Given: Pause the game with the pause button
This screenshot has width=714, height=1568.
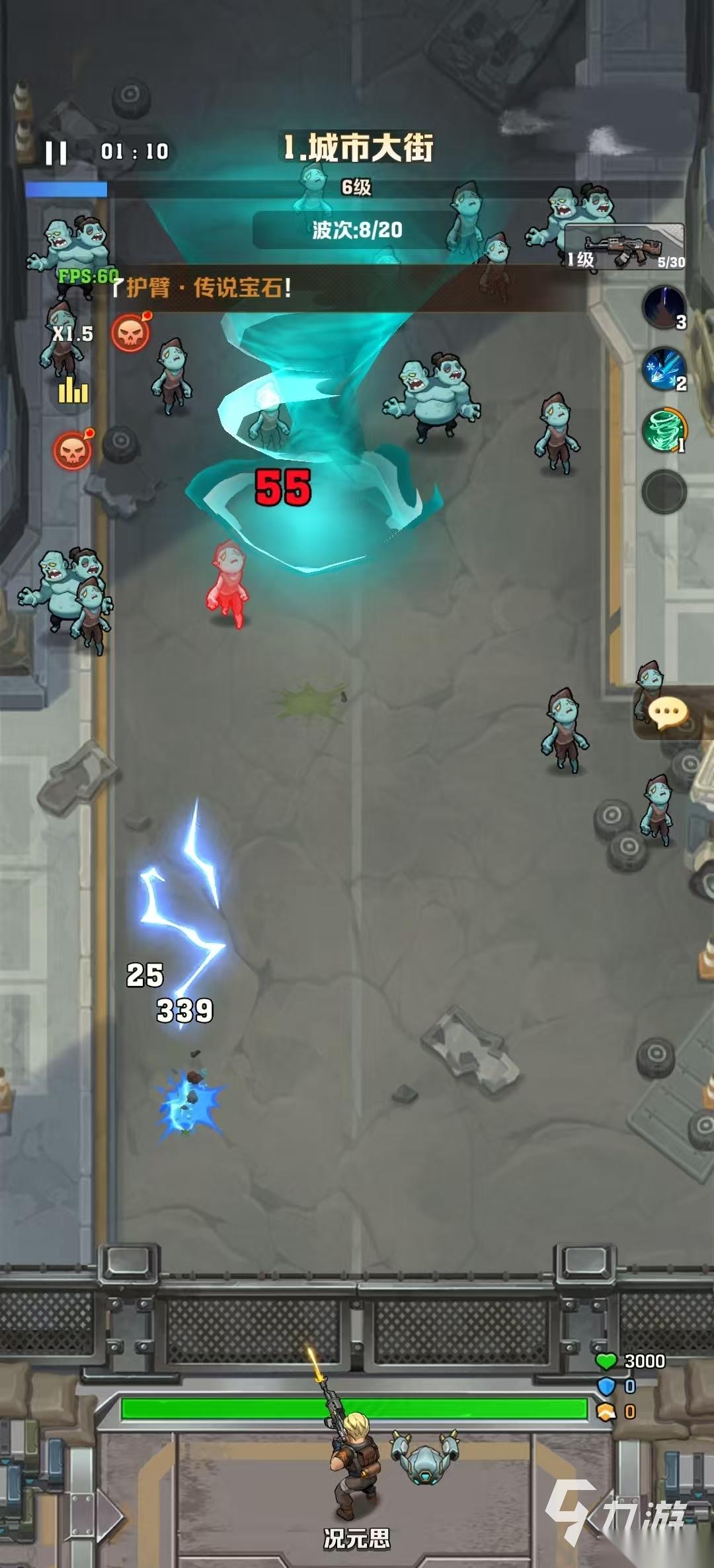Looking at the screenshot, I should (x=56, y=153).
